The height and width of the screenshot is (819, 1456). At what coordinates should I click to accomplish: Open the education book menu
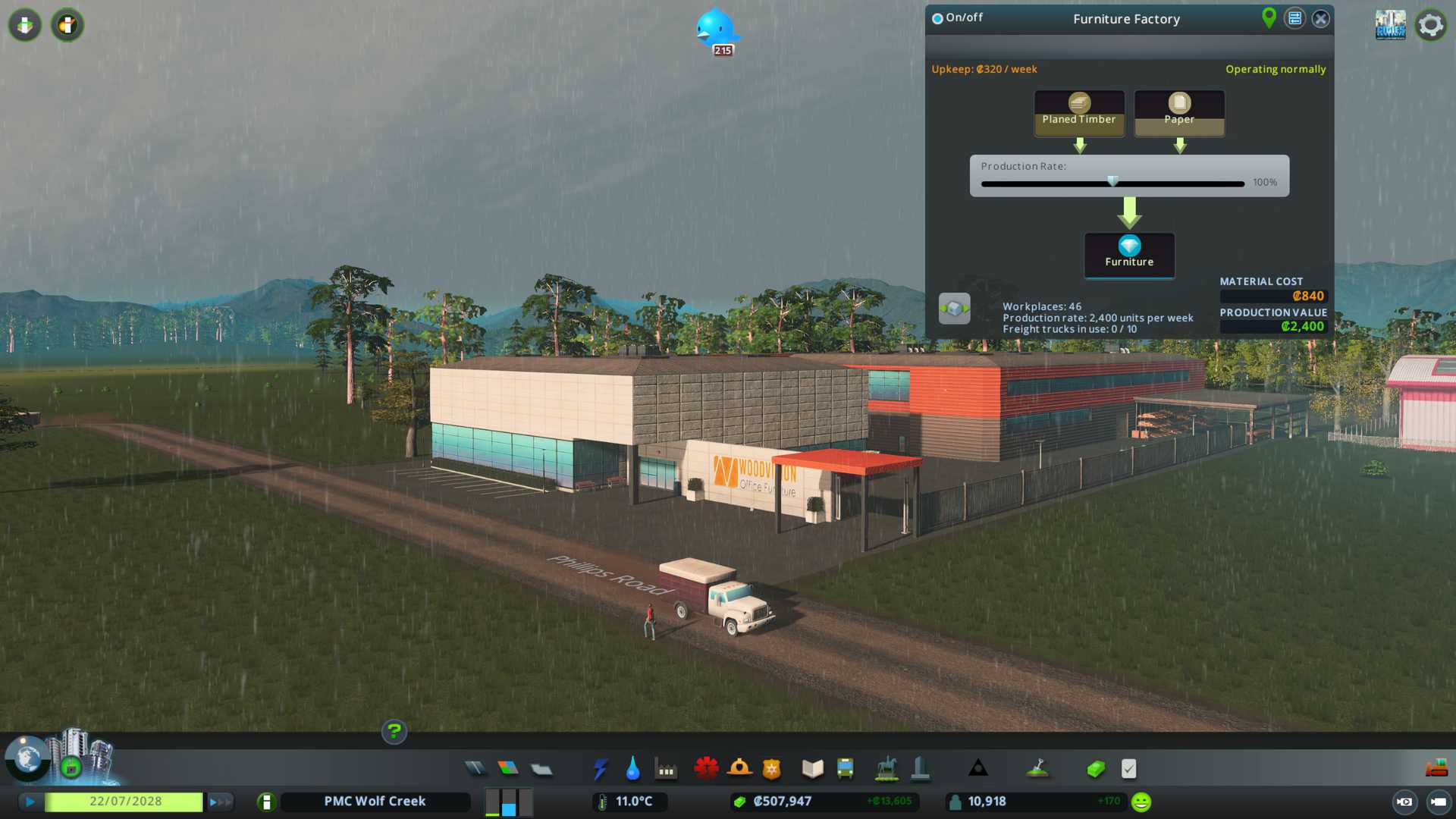[x=812, y=769]
